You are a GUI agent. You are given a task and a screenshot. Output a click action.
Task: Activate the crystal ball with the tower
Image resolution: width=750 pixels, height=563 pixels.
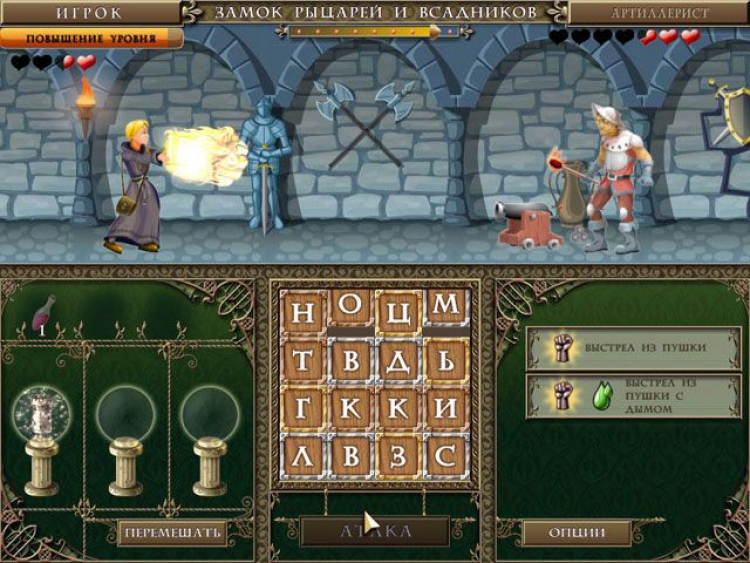(x=42, y=414)
